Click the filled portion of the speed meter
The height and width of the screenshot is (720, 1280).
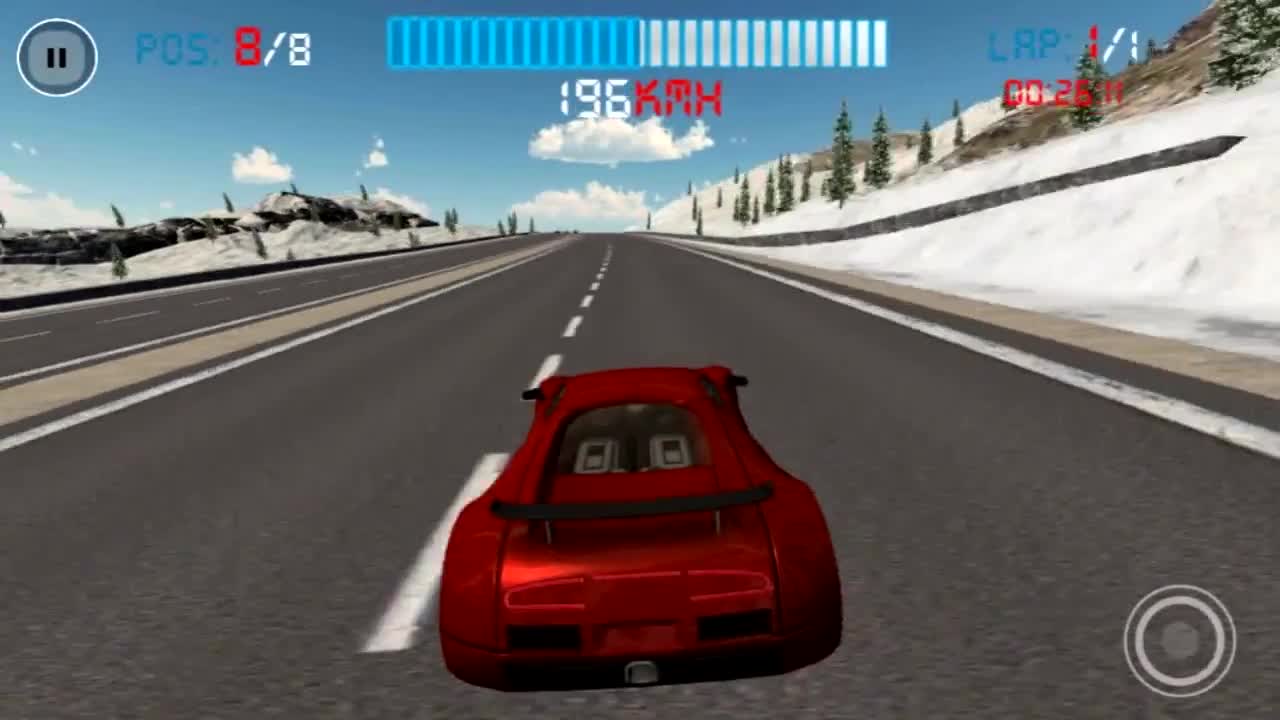coord(510,40)
